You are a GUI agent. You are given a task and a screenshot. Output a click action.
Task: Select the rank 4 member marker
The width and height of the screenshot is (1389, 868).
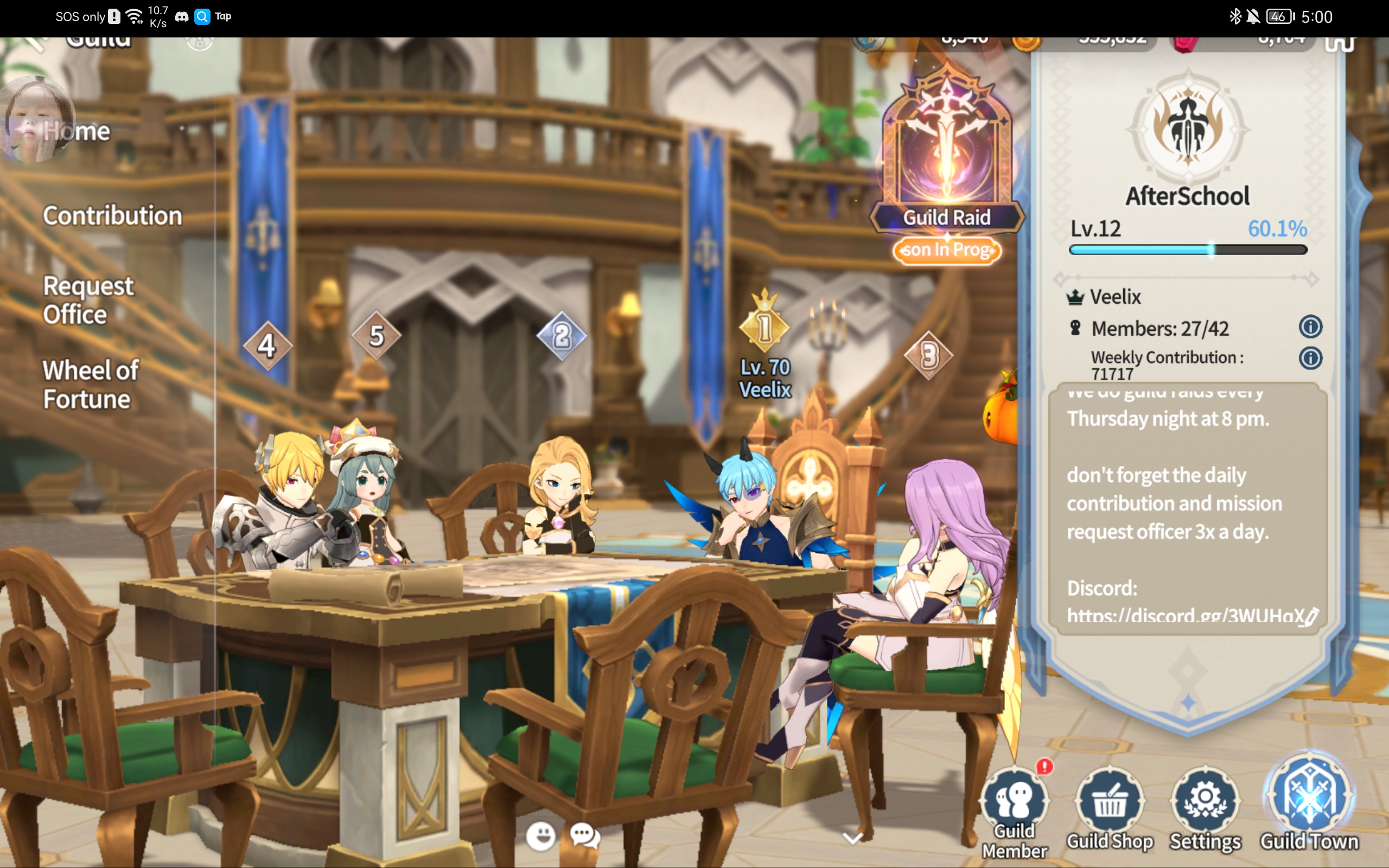click(267, 346)
